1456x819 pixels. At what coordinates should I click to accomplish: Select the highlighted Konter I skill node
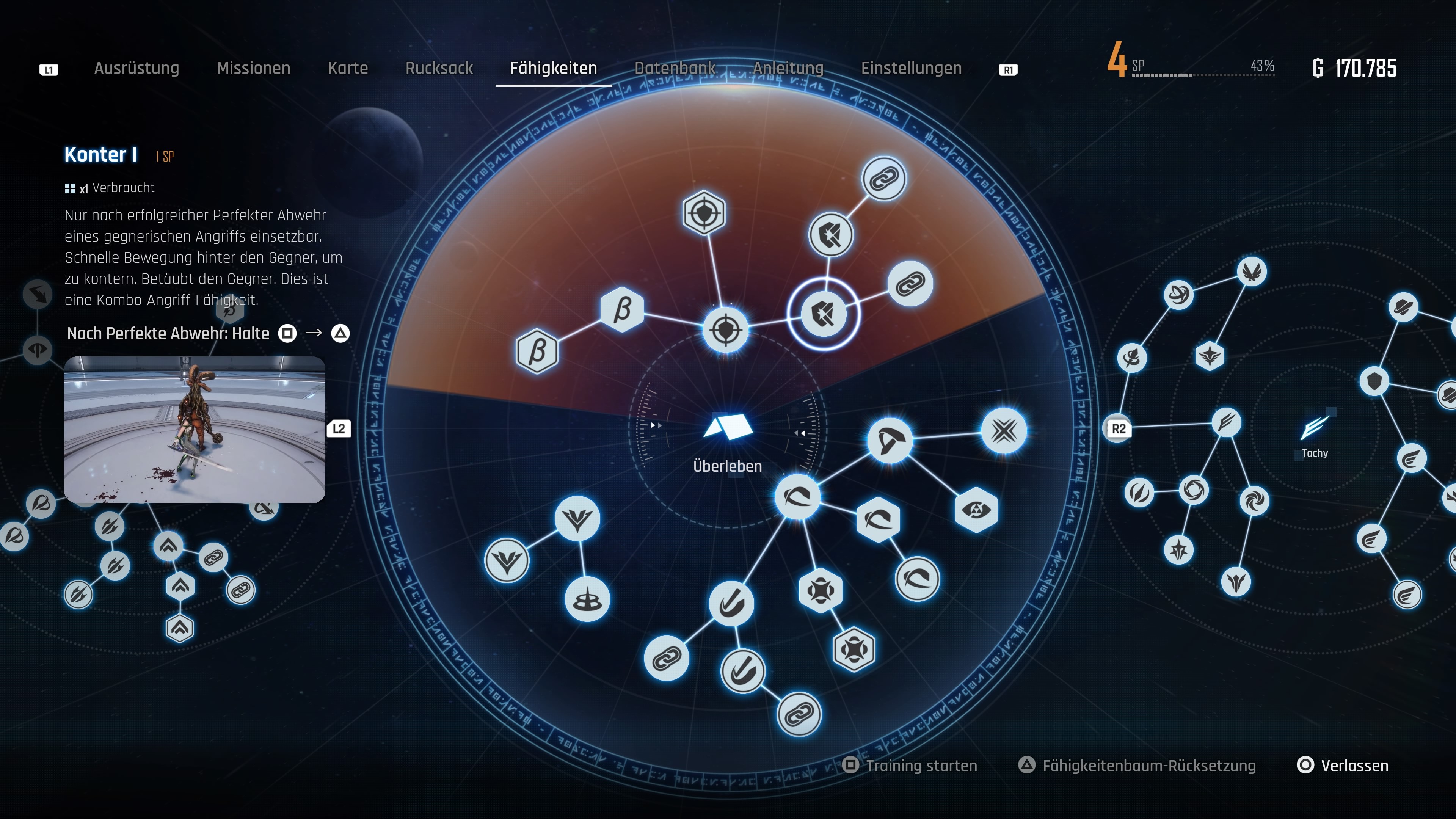click(x=824, y=314)
